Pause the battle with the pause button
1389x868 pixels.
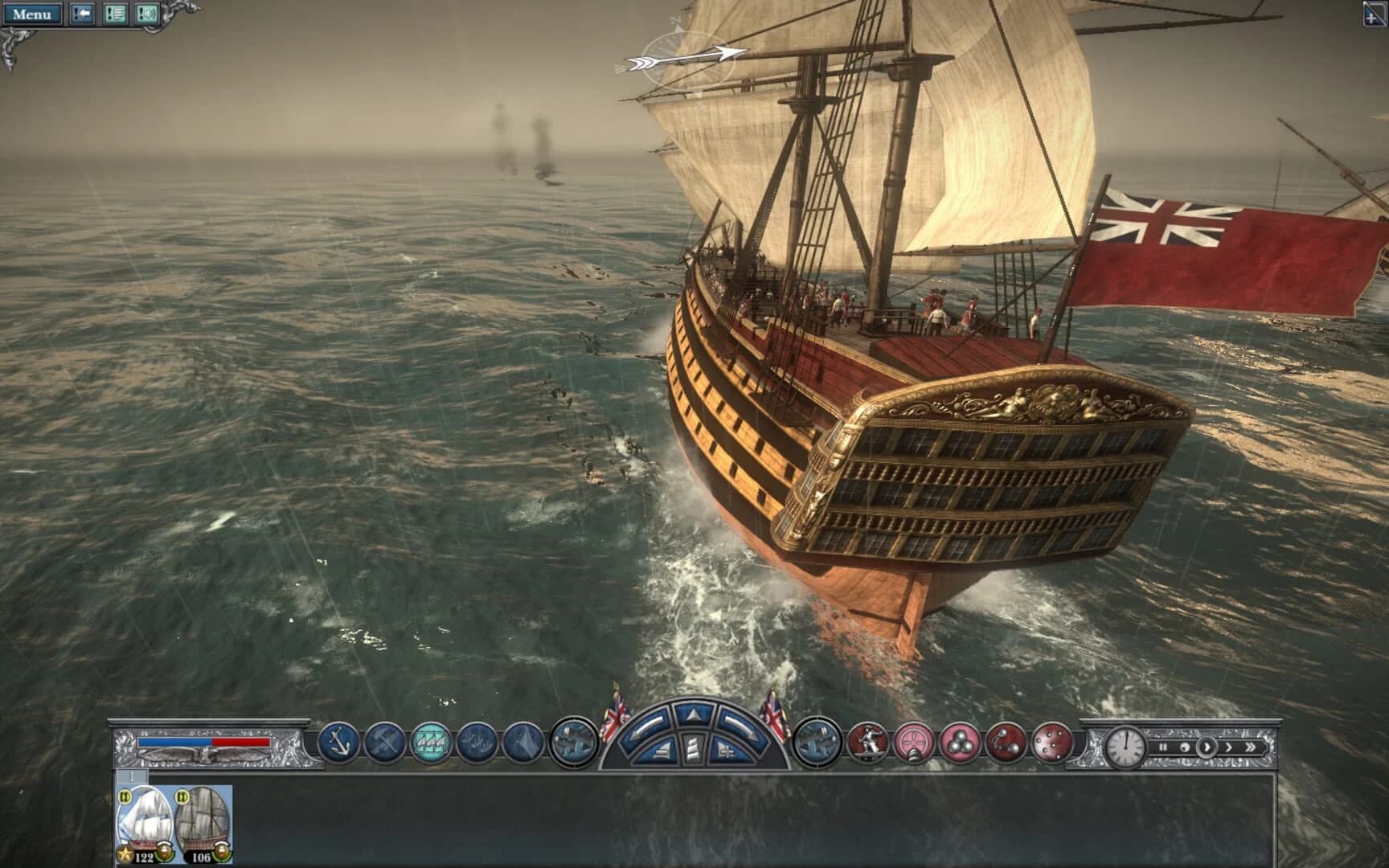click(1163, 747)
